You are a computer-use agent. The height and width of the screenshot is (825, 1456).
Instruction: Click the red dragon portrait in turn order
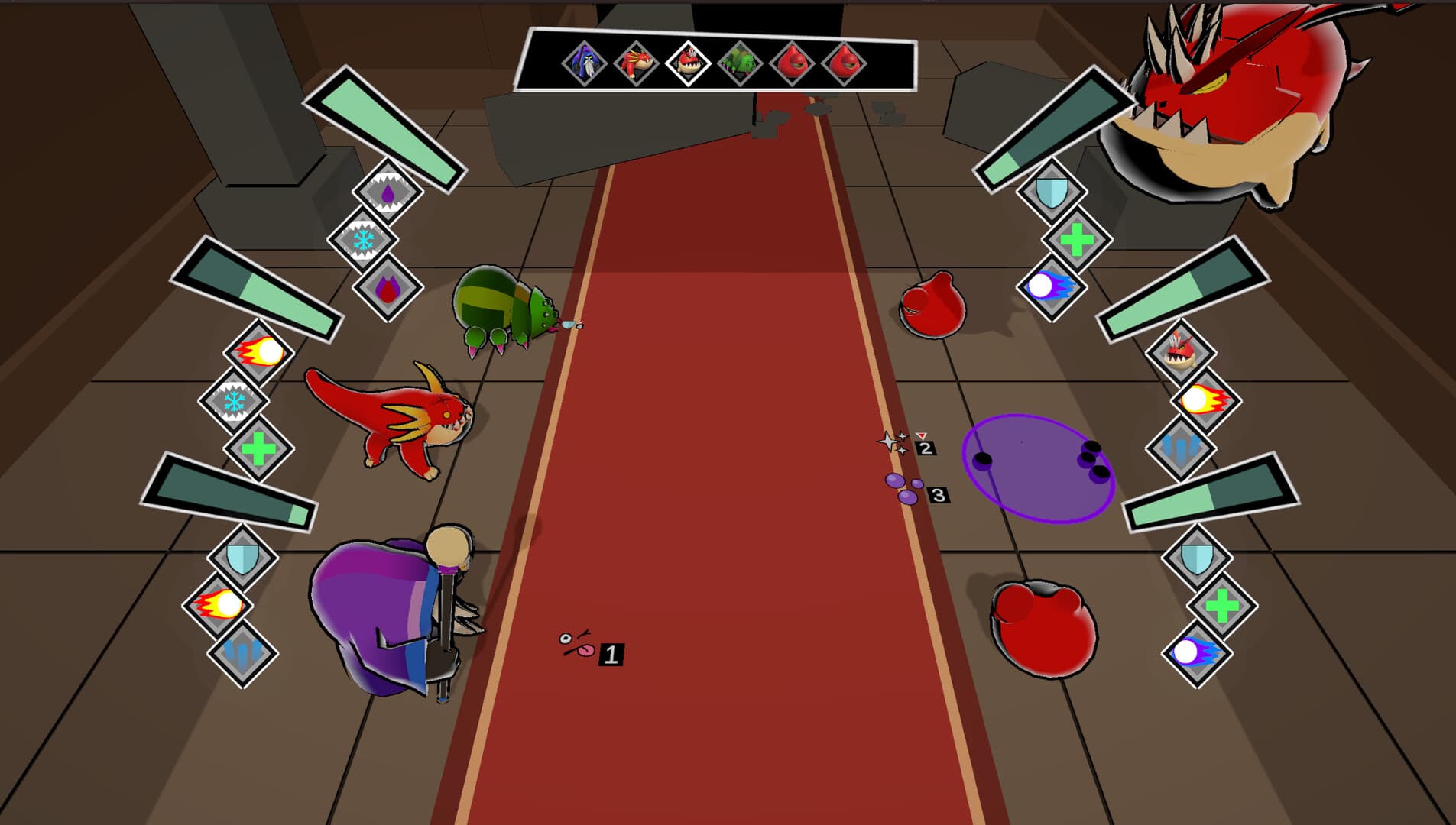635,63
